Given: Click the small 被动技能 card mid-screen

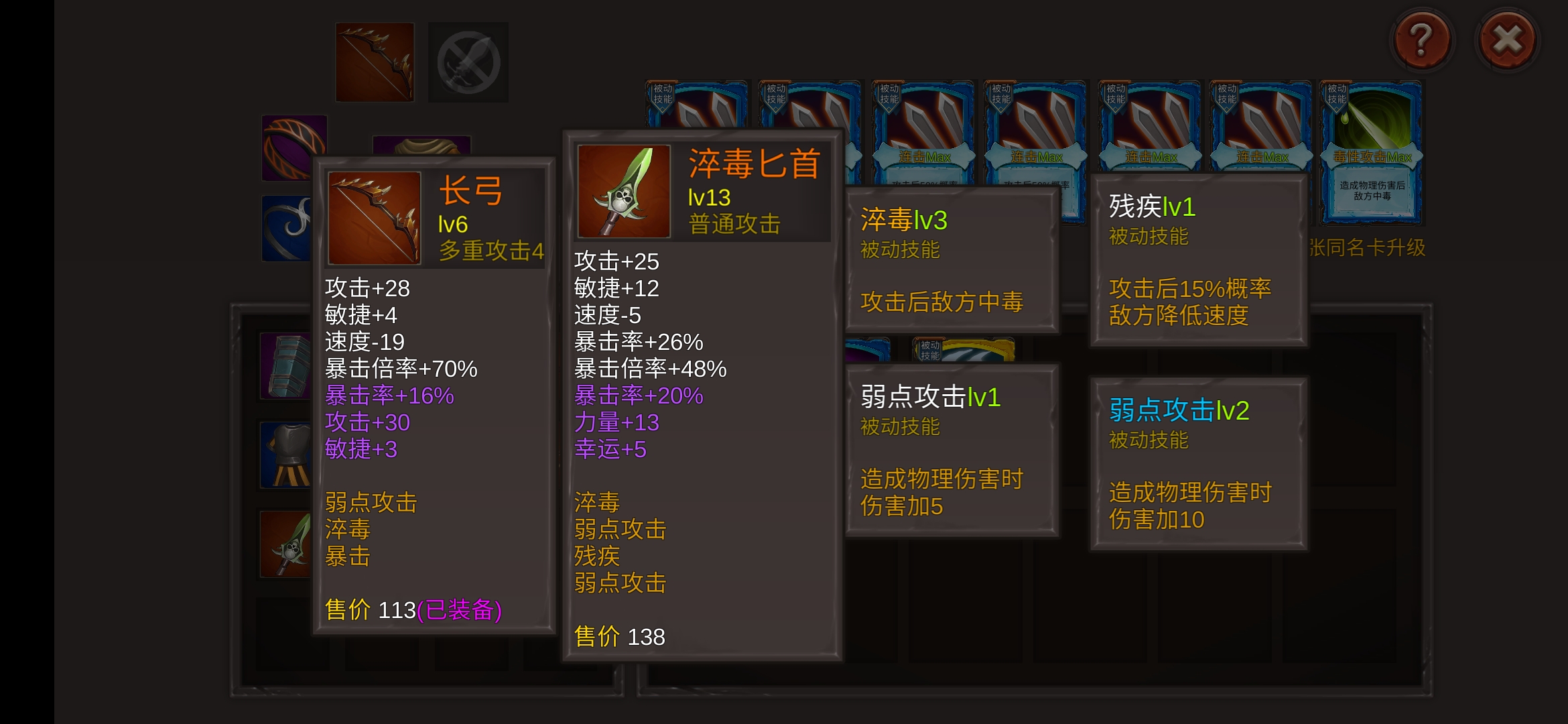Looking at the screenshot, I should tap(933, 350).
